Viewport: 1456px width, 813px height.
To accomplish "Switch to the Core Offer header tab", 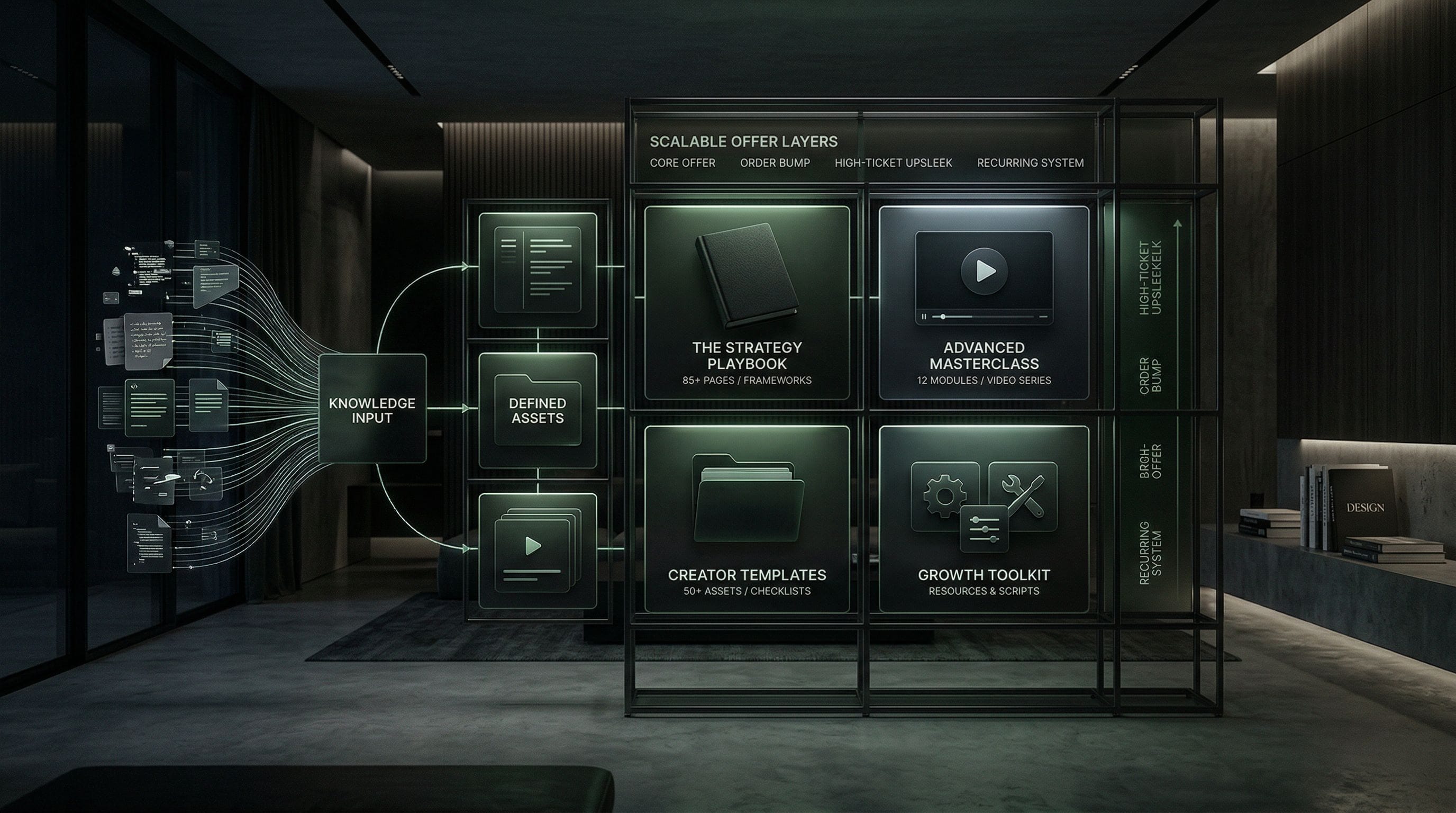I will point(682,163).
